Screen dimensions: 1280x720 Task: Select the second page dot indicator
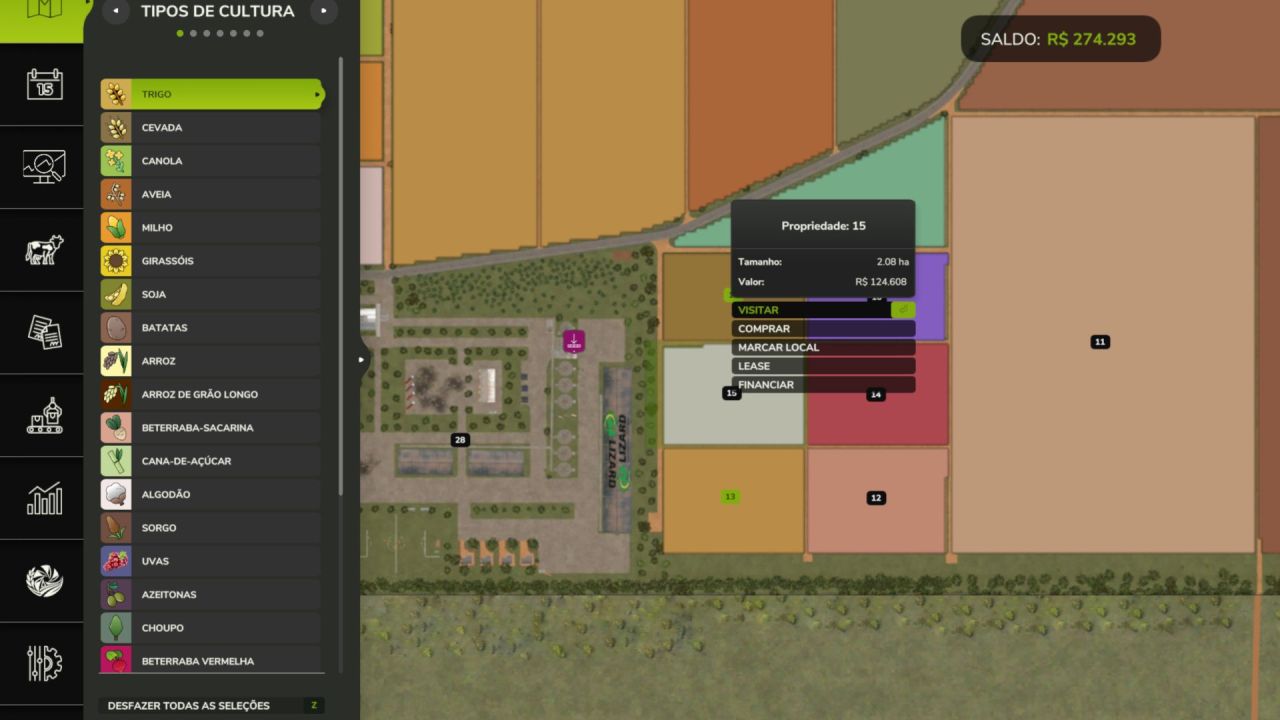193,33
